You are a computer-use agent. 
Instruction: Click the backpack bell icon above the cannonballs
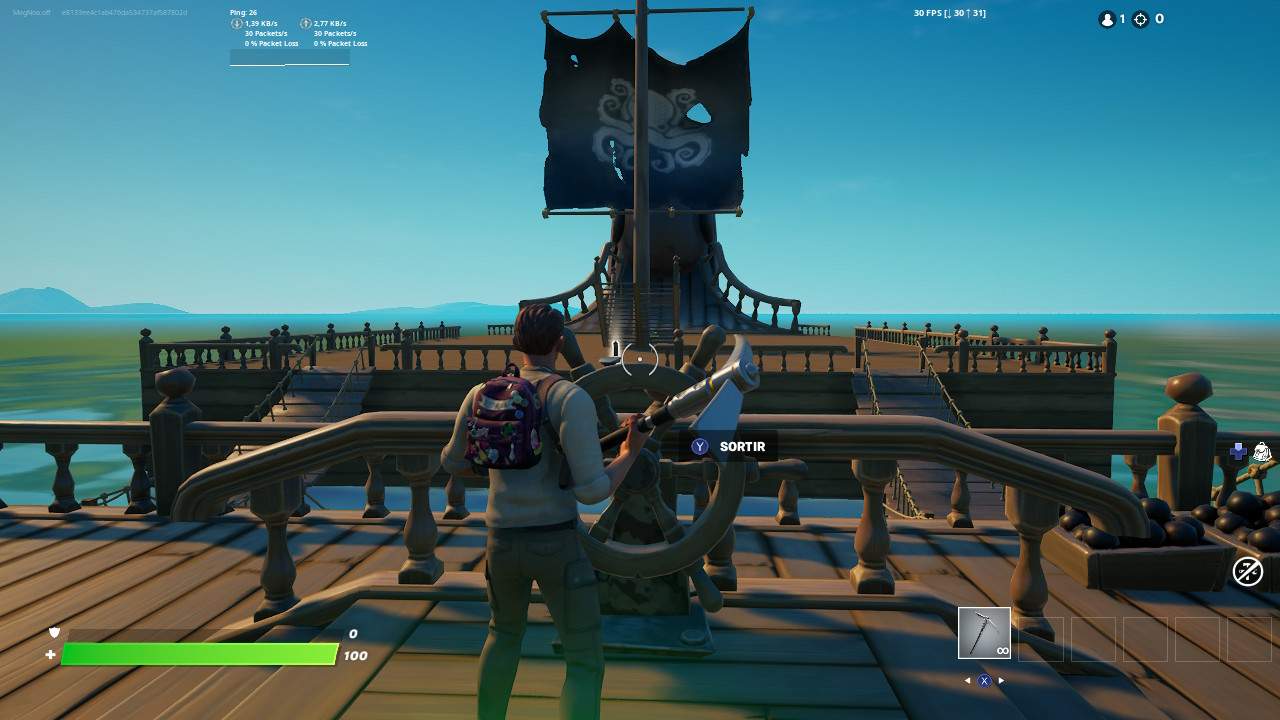(1262, 450)
